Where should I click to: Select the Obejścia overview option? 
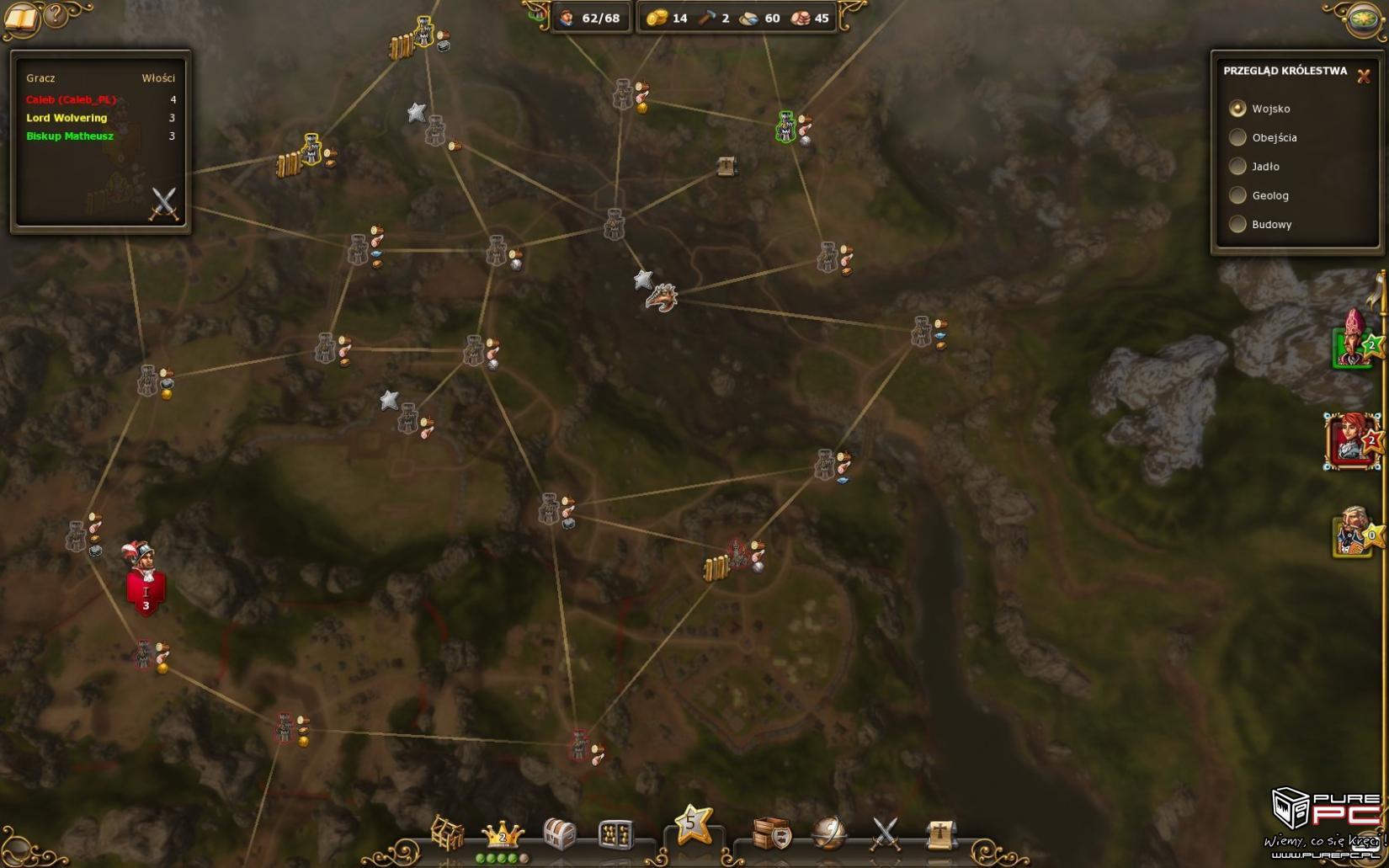point(1237,137)
